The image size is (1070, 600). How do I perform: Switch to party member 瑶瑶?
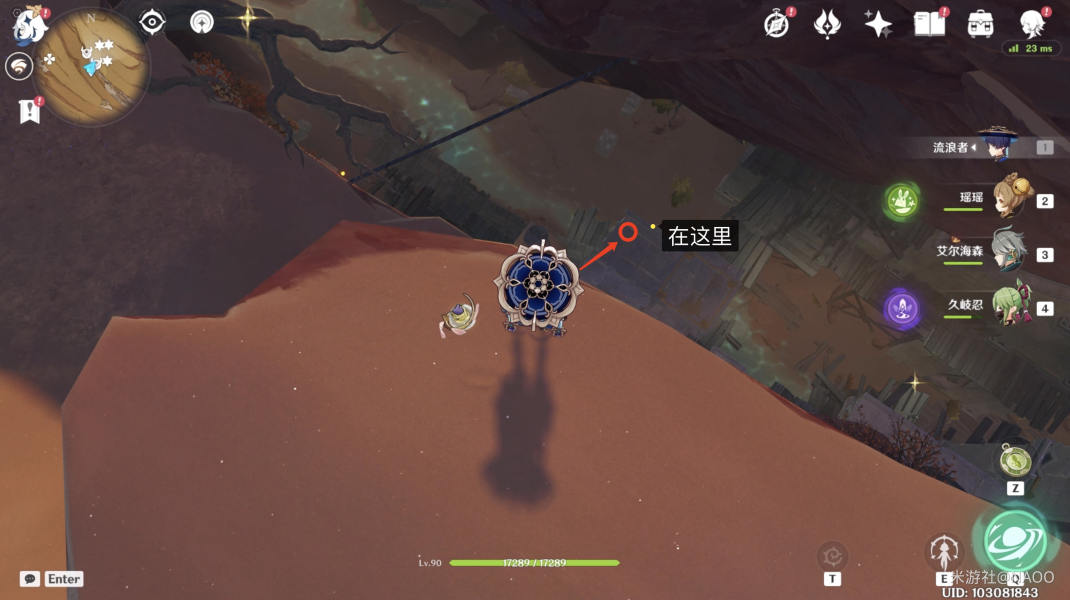(x=1010, y=198)
